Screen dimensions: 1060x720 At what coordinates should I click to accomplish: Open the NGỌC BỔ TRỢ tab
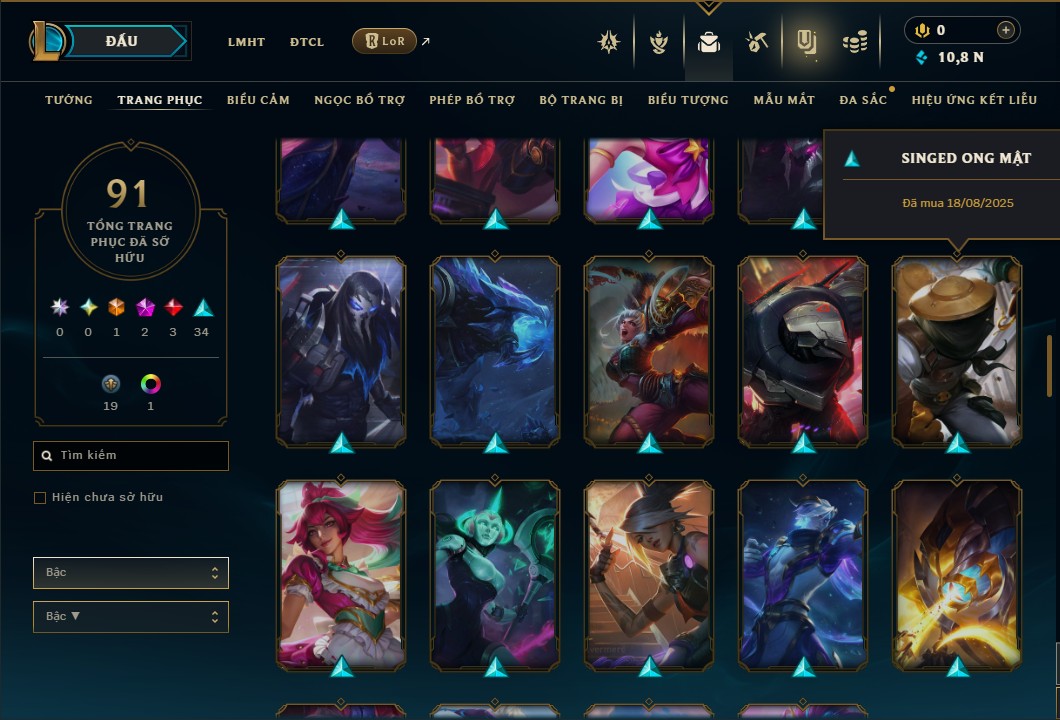tap(359, 100)
